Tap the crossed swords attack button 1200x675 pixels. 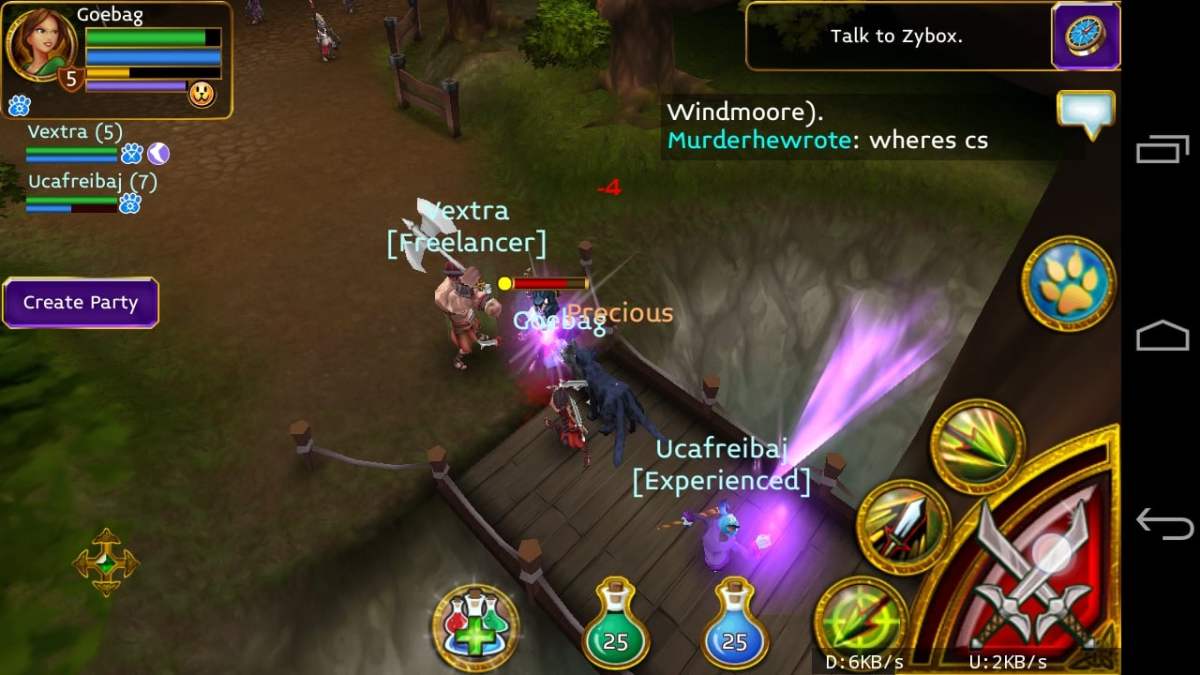(1030, 570)
